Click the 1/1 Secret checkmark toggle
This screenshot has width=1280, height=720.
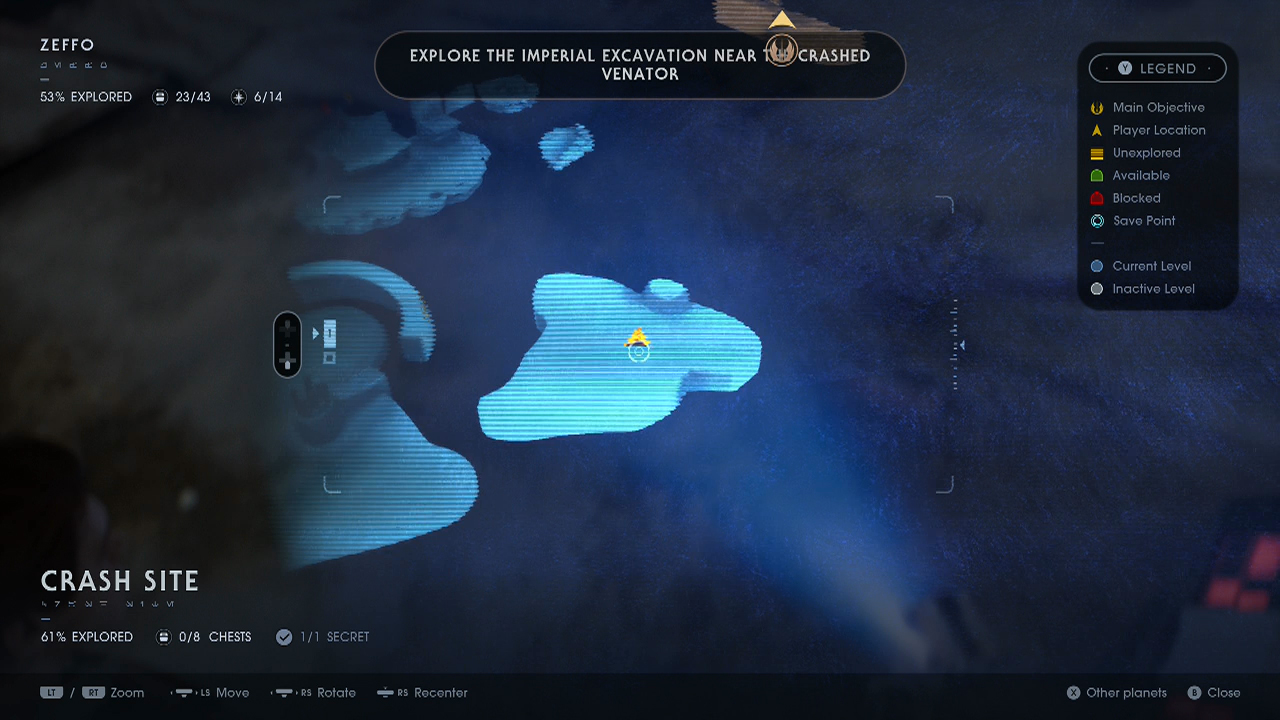point(284,636)
